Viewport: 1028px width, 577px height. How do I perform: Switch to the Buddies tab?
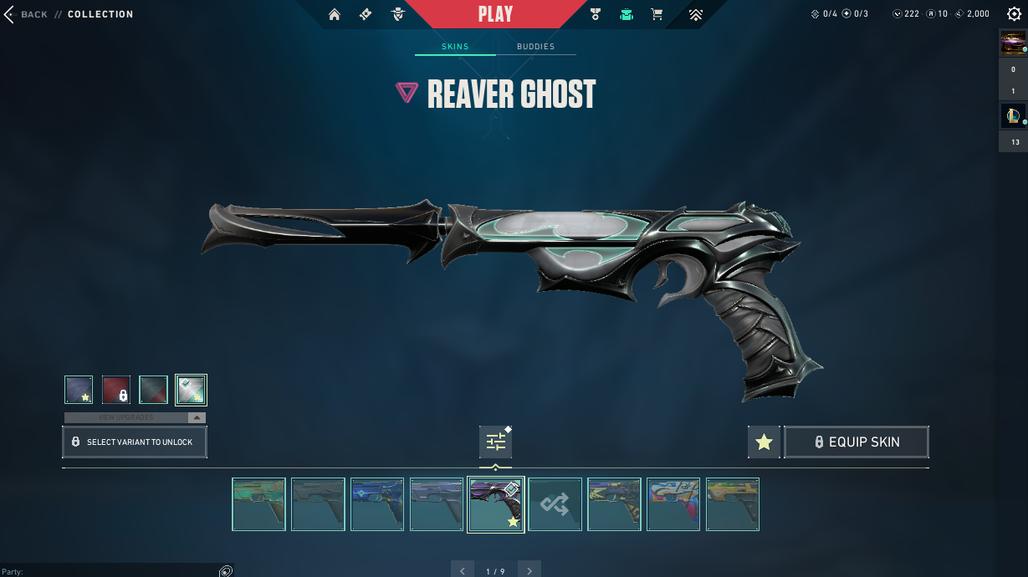coord(535,46)
